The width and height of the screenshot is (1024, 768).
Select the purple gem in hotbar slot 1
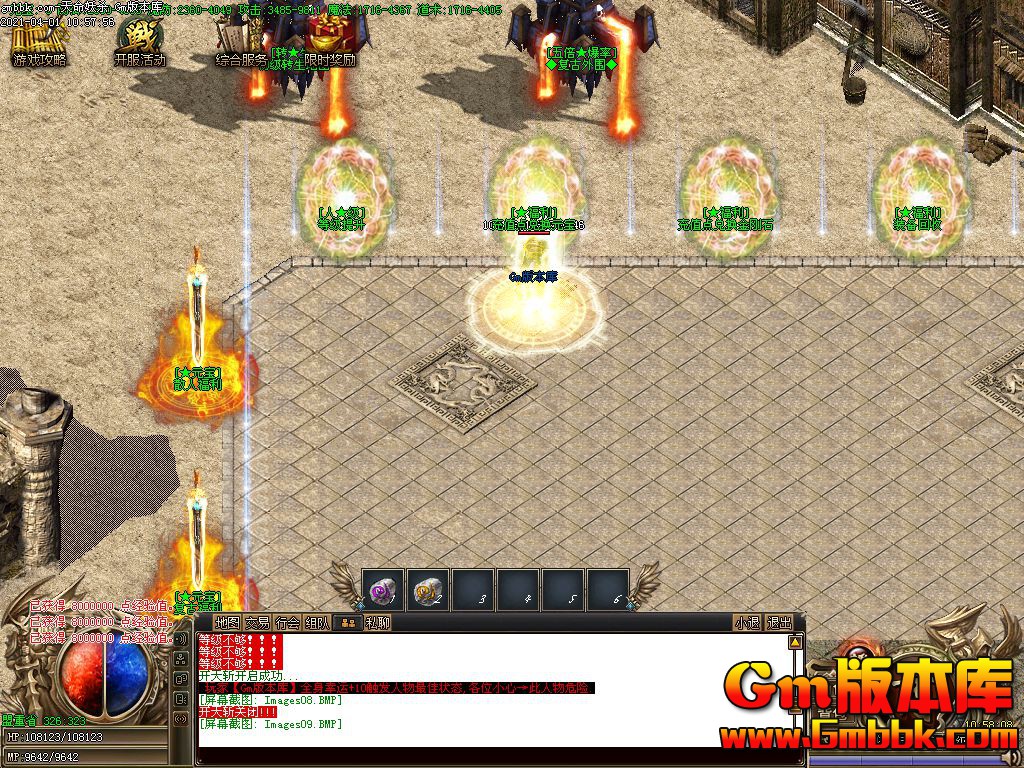[x=383, y=590]
